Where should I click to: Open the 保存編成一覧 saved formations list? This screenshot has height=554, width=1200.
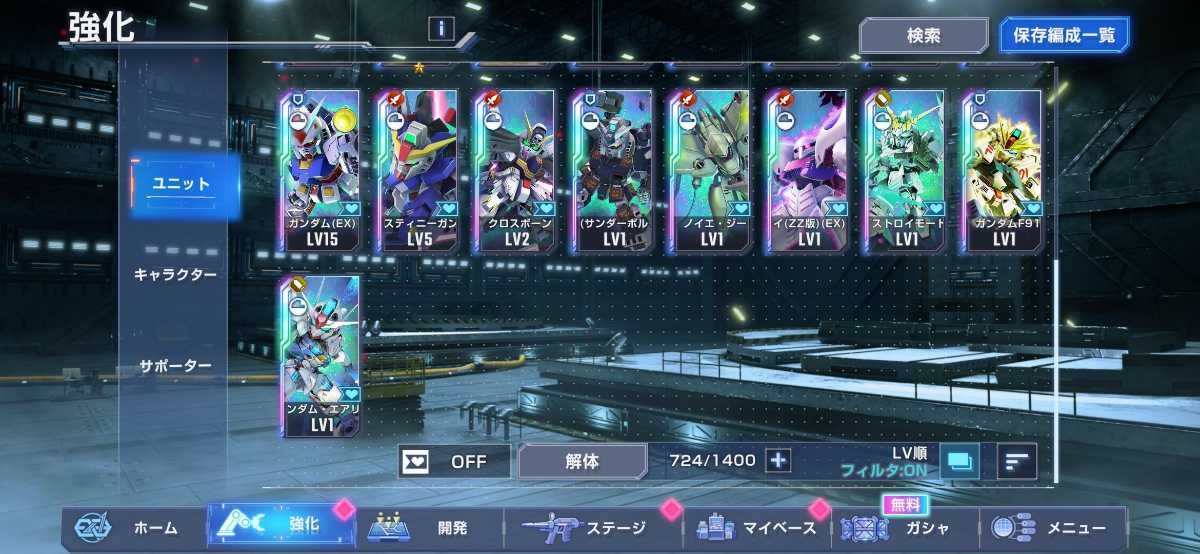pos(1064,36)
